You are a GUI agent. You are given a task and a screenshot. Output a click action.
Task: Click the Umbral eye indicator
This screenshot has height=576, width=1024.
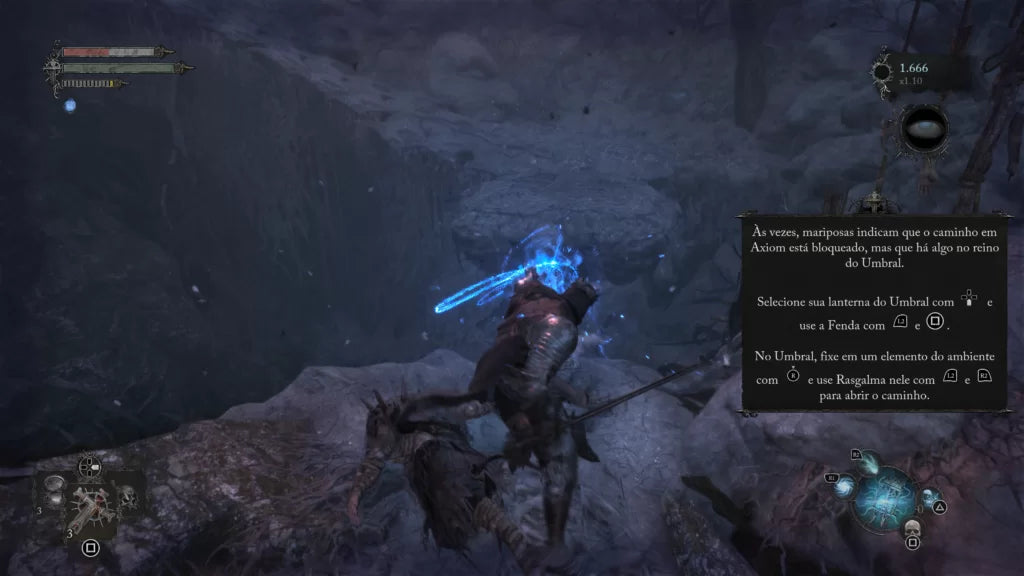coord(923,131)
